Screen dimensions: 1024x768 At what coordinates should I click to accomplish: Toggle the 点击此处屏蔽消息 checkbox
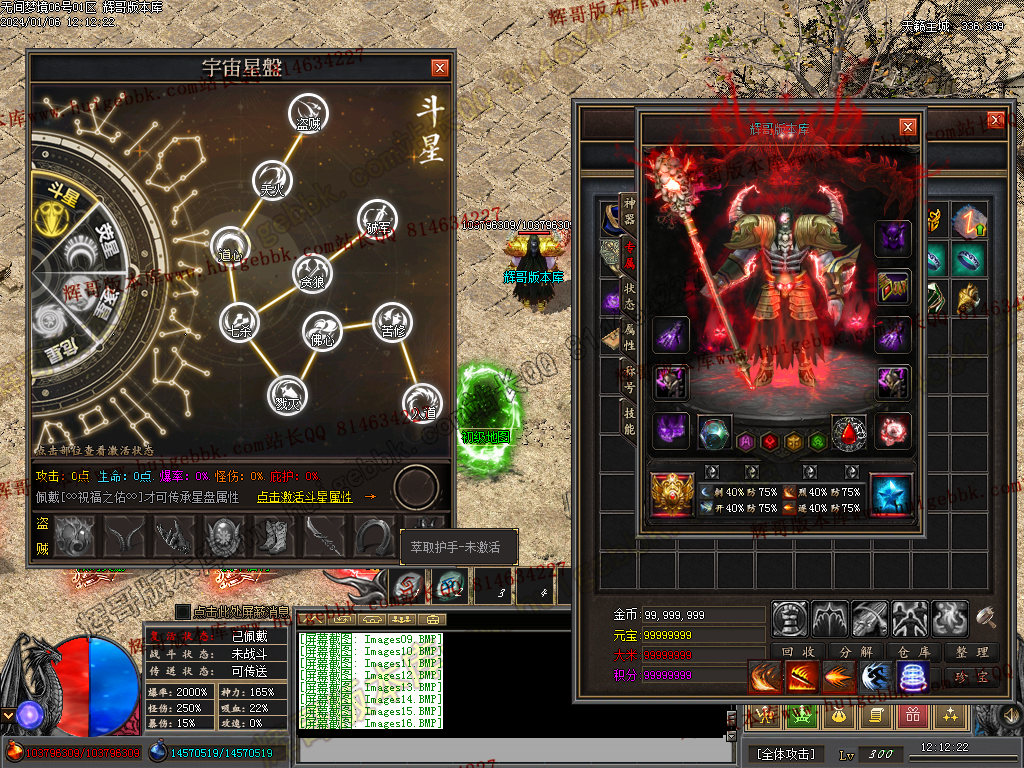182,611
